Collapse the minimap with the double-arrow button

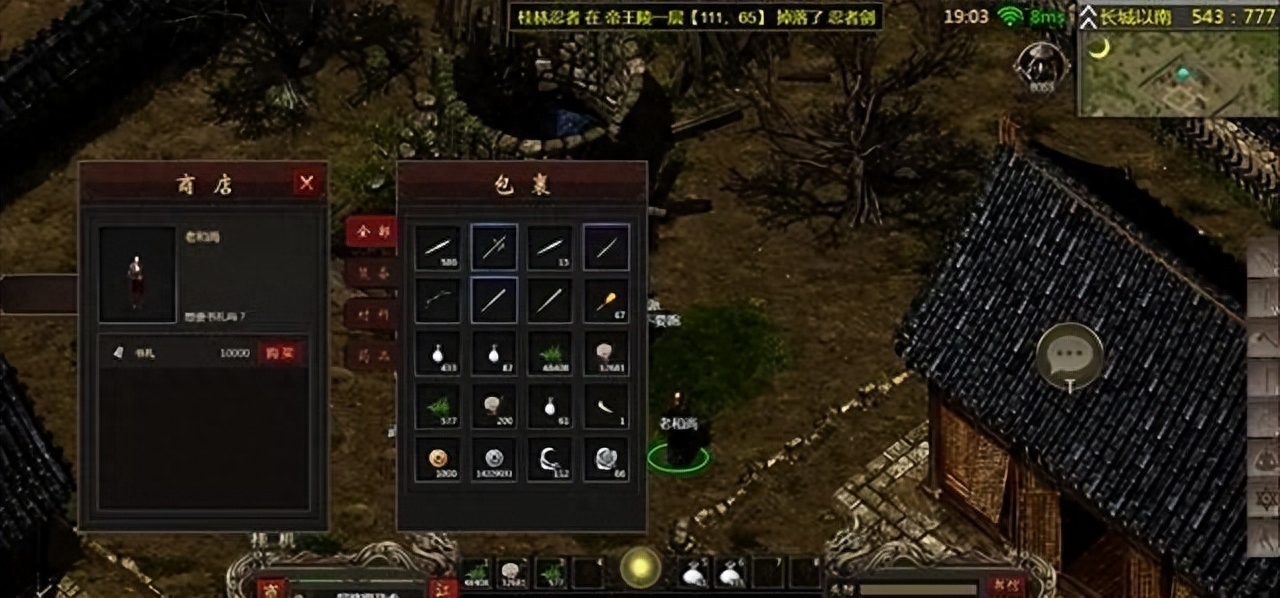click(x=1089, y=16)
